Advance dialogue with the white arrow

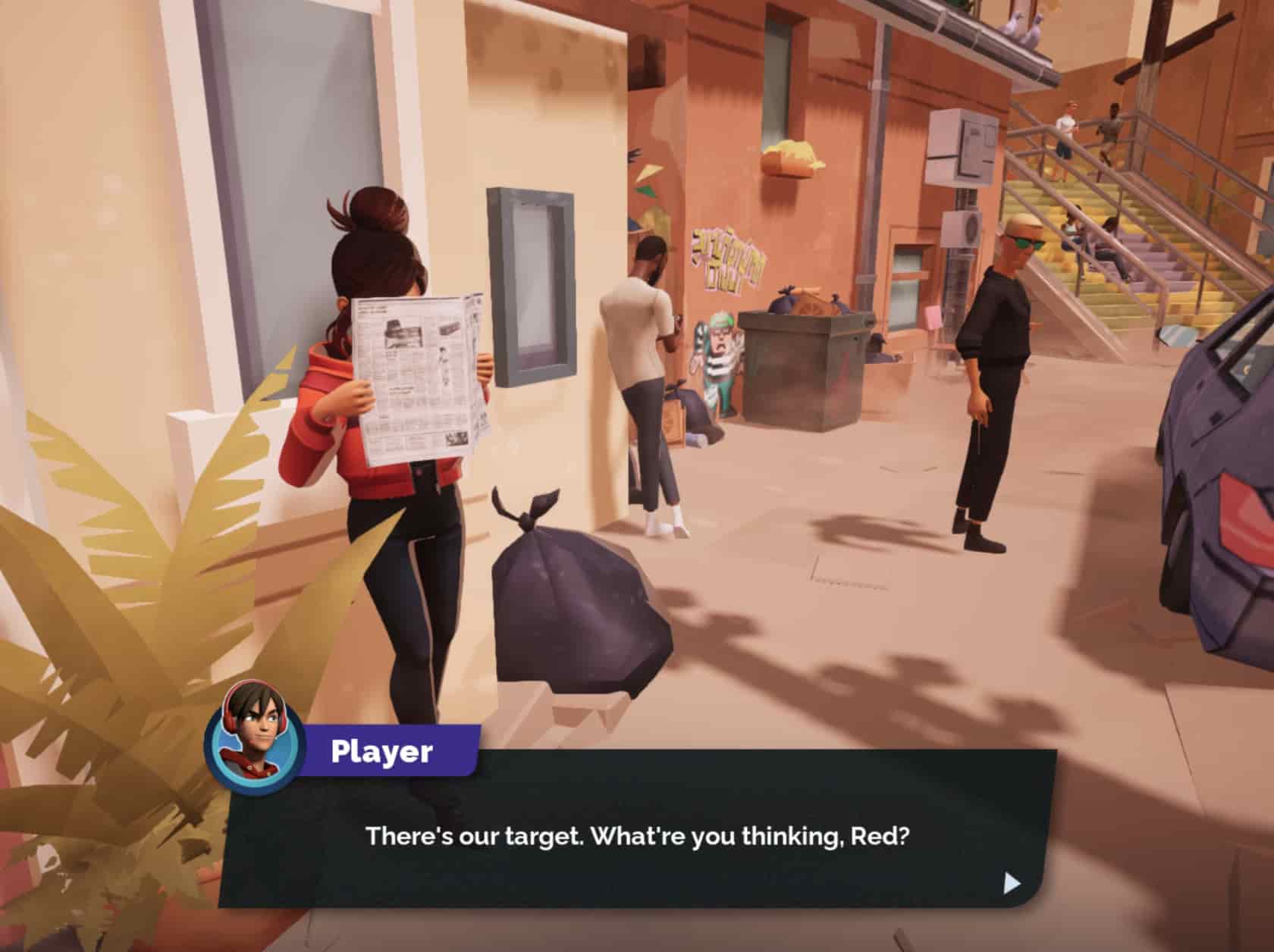tap(1012, 883)
